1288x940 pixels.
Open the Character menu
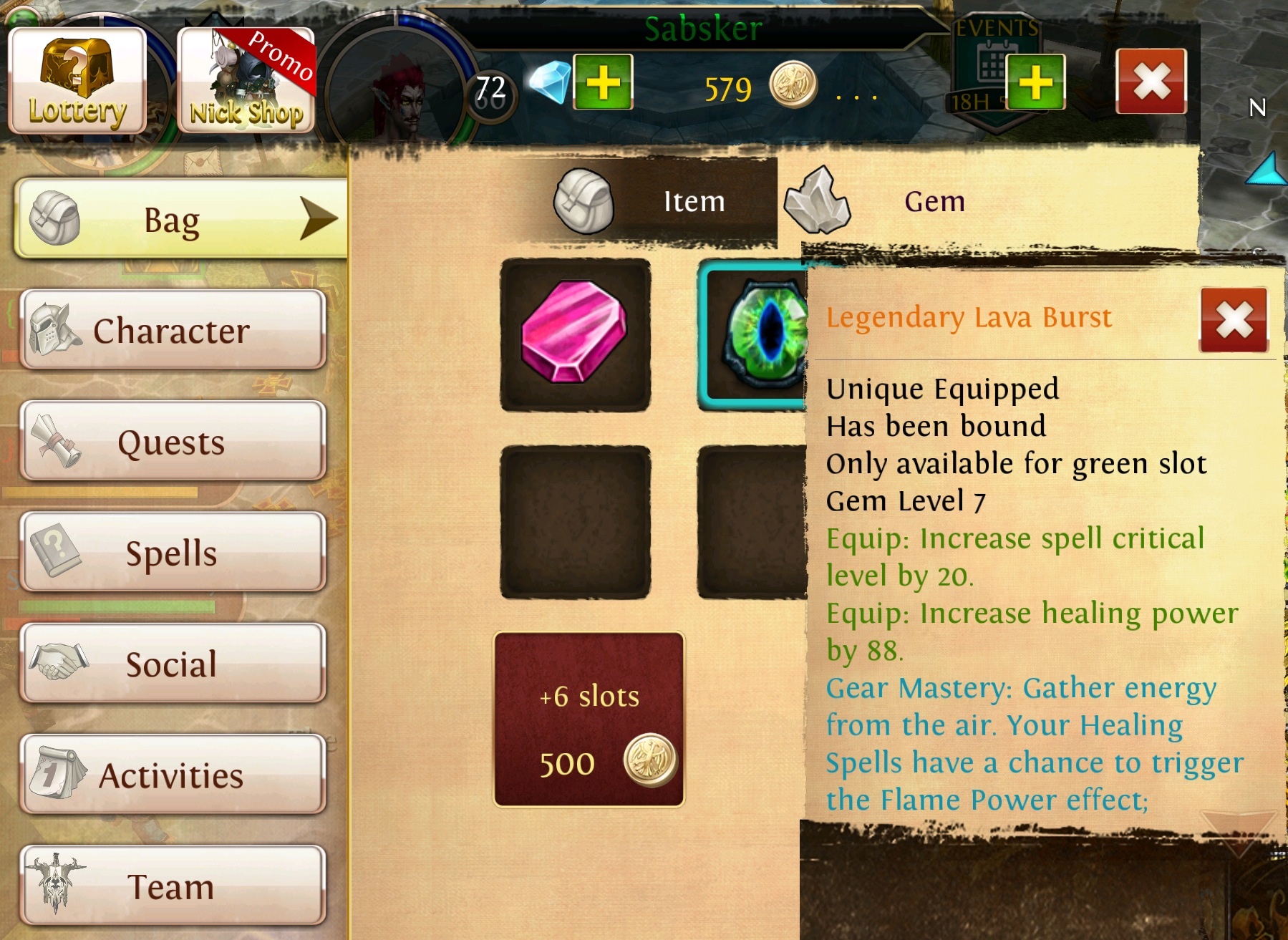tap(173, 330)
